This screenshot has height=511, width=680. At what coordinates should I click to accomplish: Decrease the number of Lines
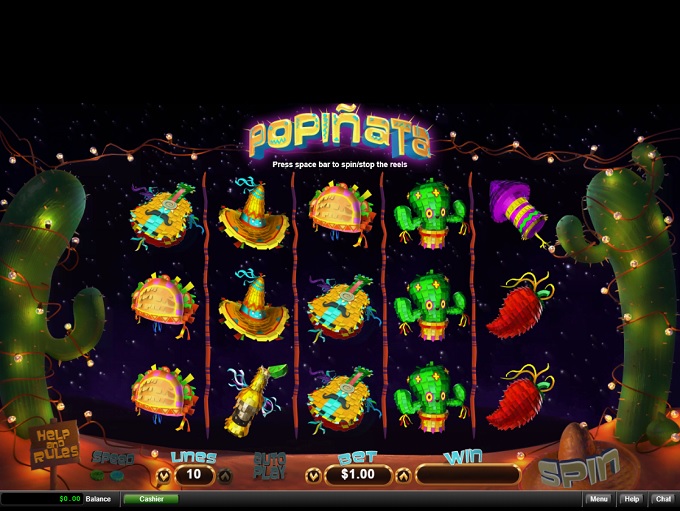coord(163,475)
